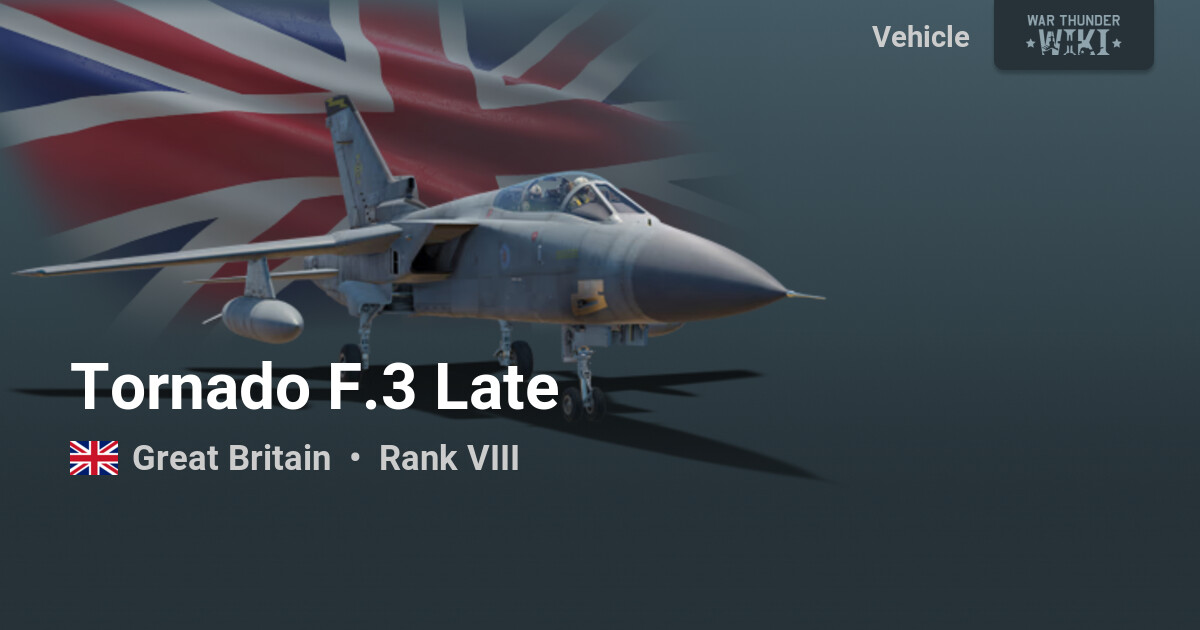Open the War Thunder Wiki logo badge
This screenshot has width=1200, height=630.
pyautogui.click(x=1073, y=34)
